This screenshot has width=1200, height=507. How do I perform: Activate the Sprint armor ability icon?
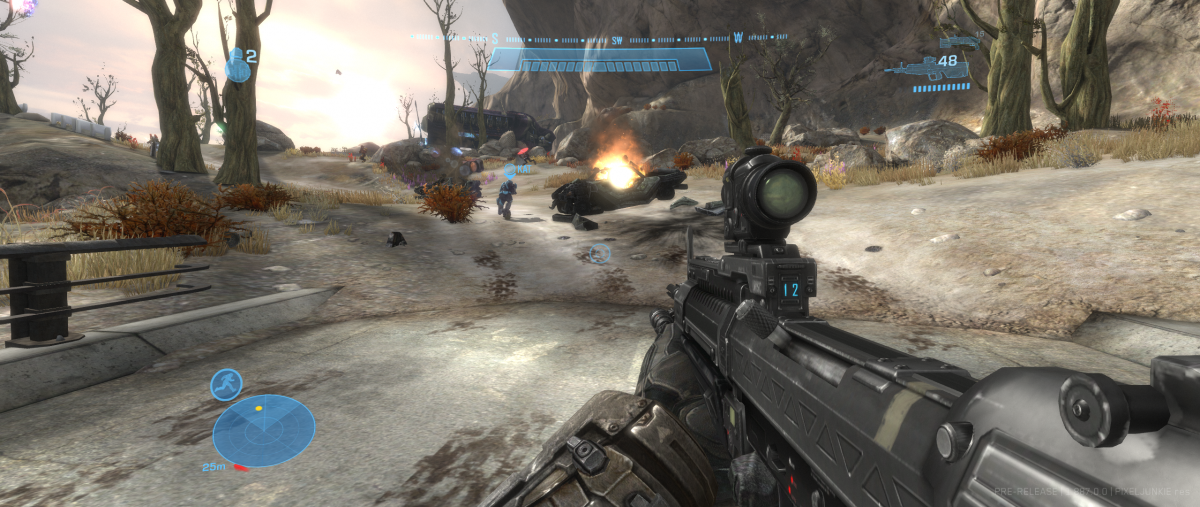(226, 384)
